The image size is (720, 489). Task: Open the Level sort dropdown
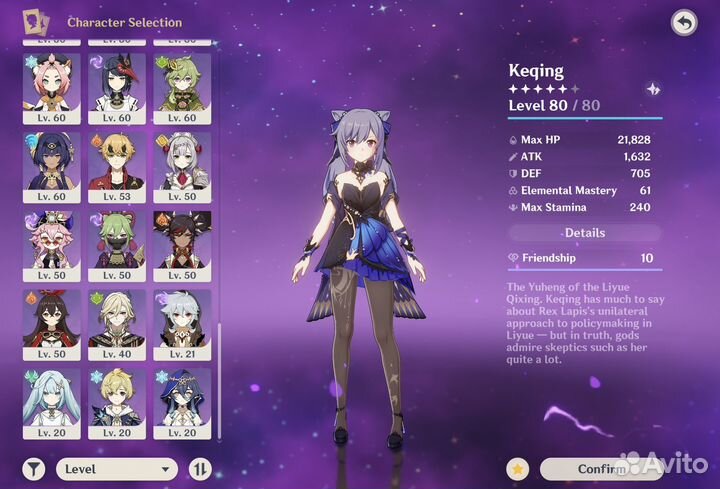115,468
